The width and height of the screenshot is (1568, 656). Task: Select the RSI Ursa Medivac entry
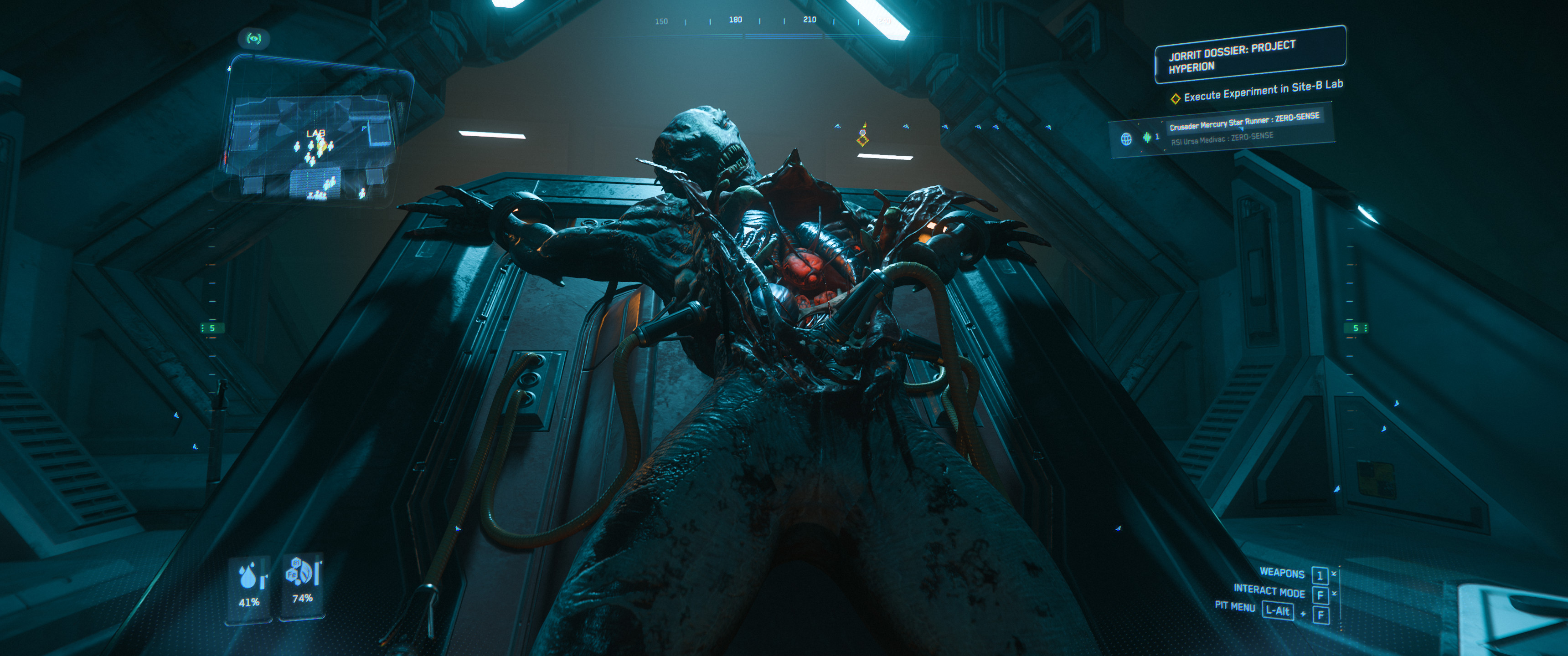coord(1222,139)
